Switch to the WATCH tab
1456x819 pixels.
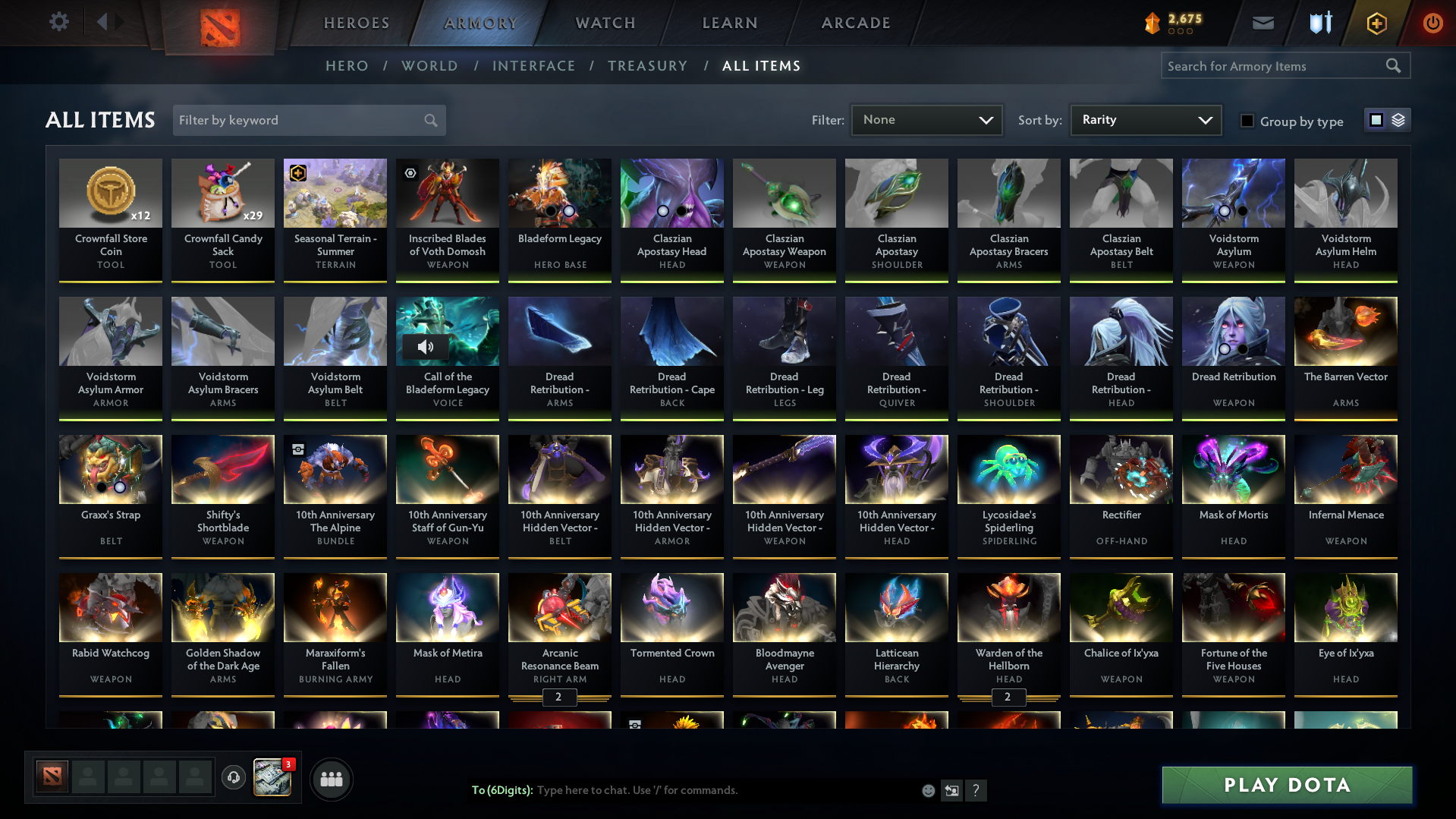(x=605, y=23)
